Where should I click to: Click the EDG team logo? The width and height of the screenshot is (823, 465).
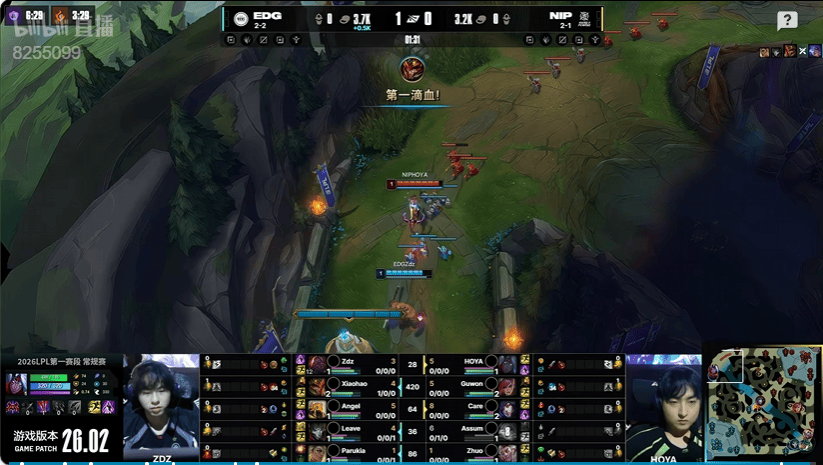(241, 18)
